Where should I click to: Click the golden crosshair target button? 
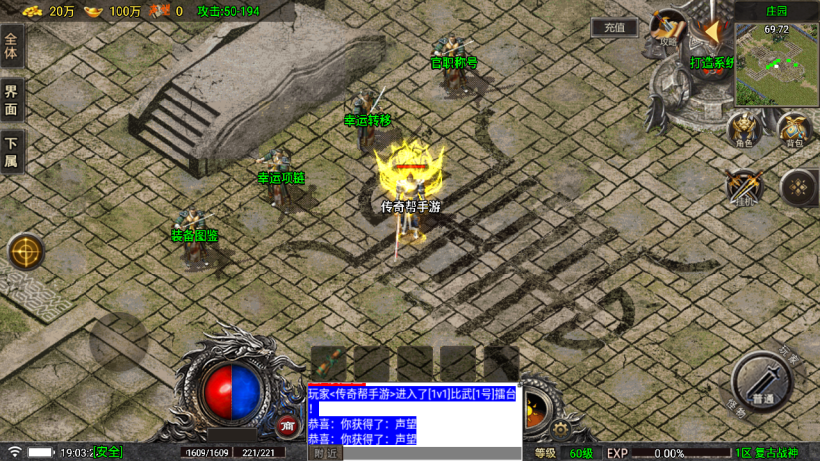(26, 251)
